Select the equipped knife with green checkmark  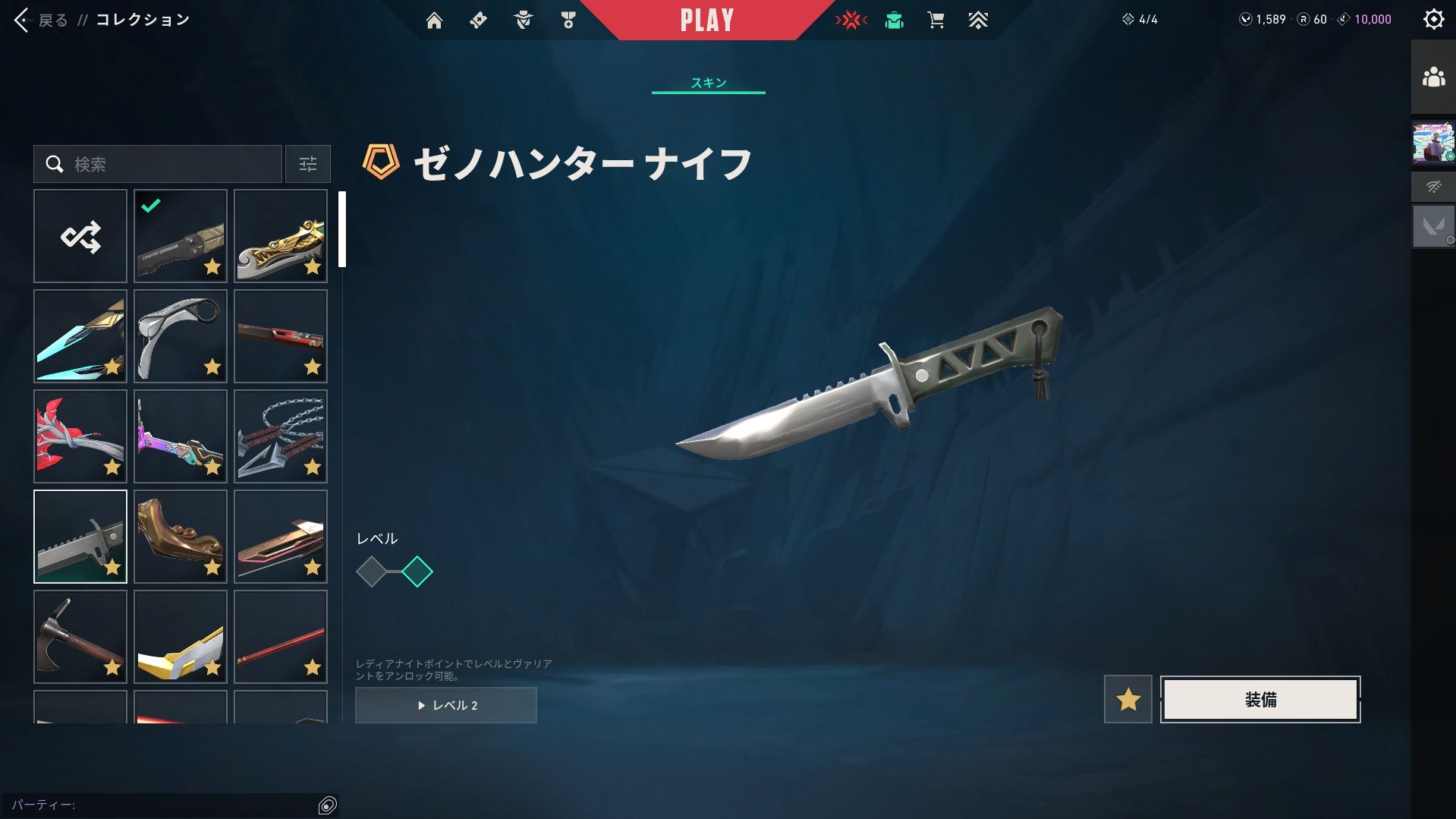coord(181,236)
